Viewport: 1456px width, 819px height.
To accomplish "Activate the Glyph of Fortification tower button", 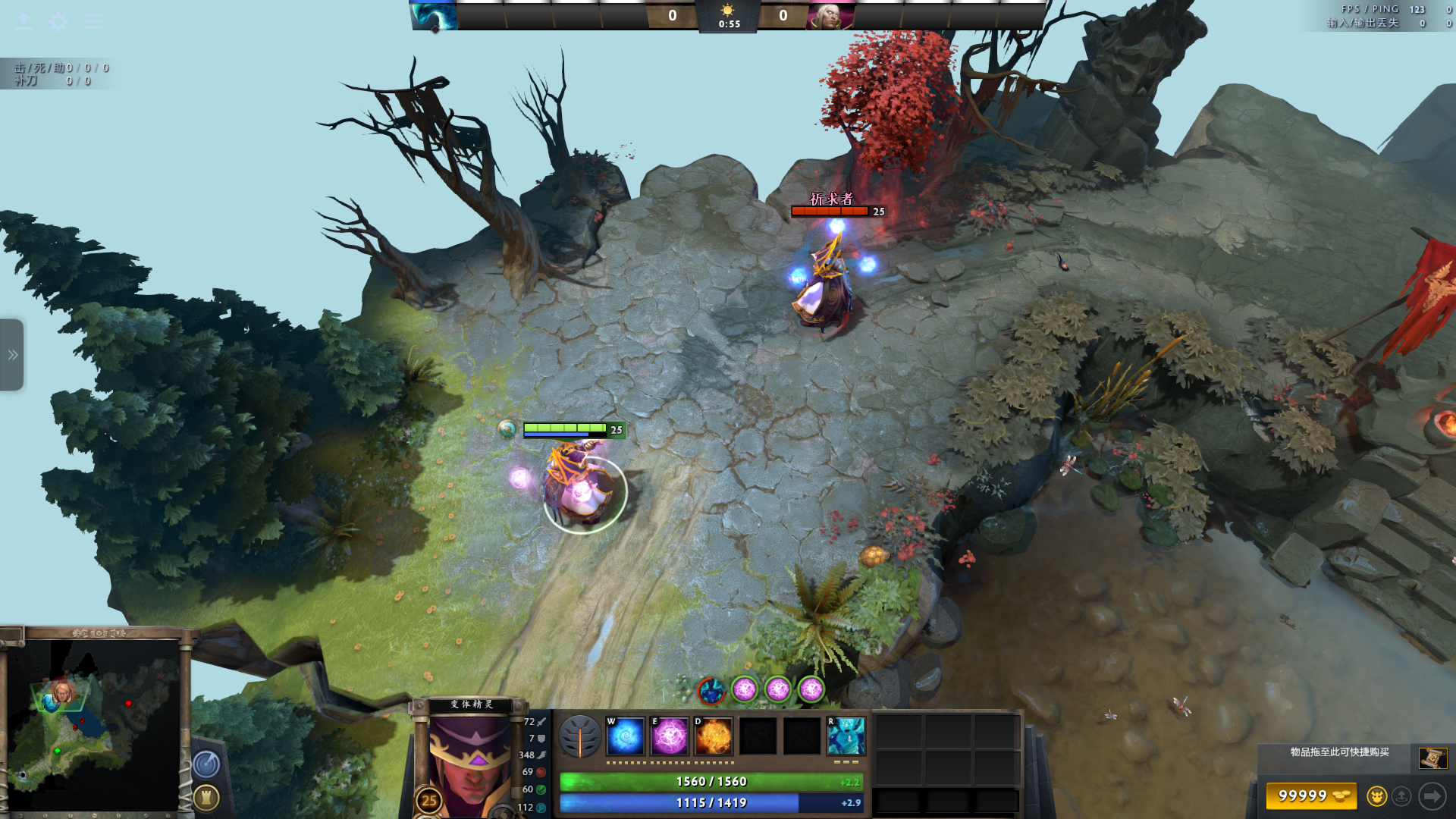I will point(206,797).
